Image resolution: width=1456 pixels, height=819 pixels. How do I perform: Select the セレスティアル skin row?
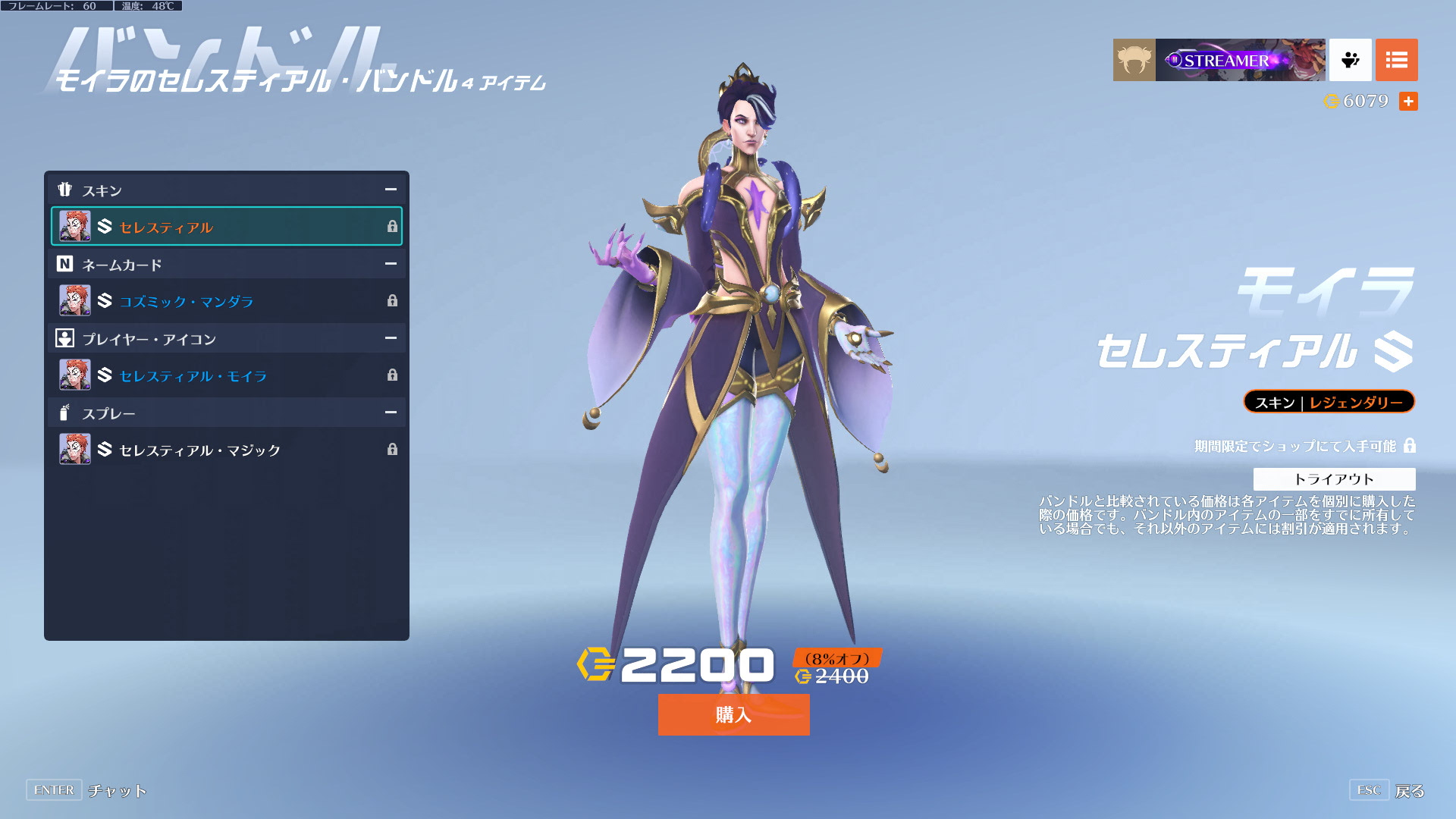point(226,227)
